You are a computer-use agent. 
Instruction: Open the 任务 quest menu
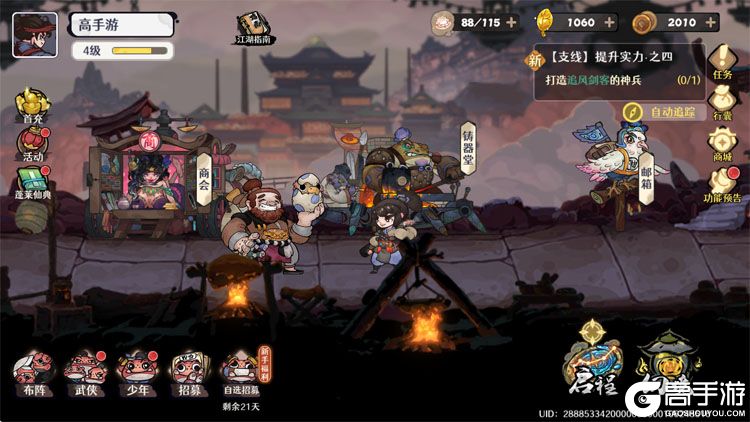click(722, 60)
